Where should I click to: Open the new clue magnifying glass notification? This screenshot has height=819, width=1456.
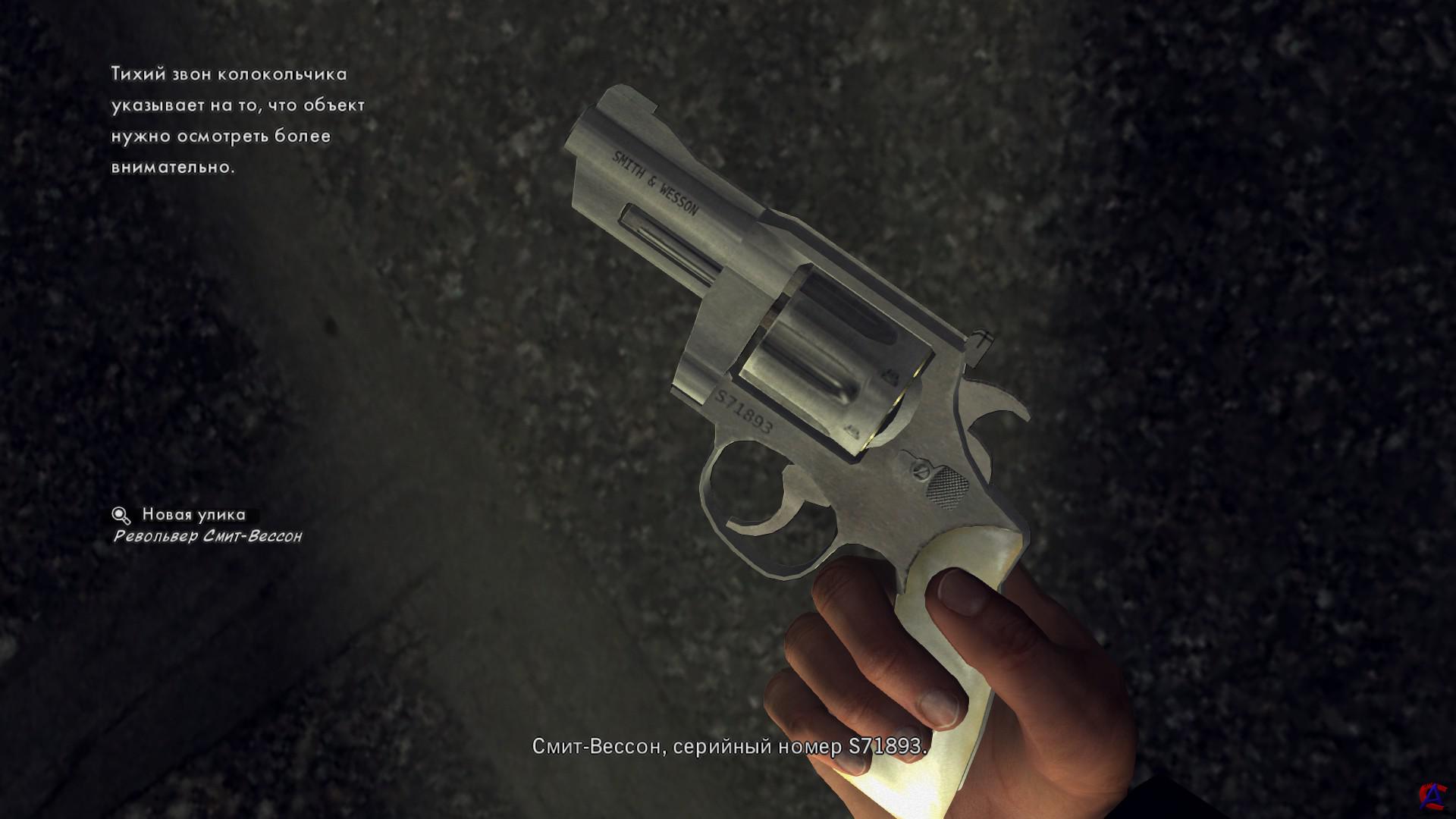click(121, 516)
